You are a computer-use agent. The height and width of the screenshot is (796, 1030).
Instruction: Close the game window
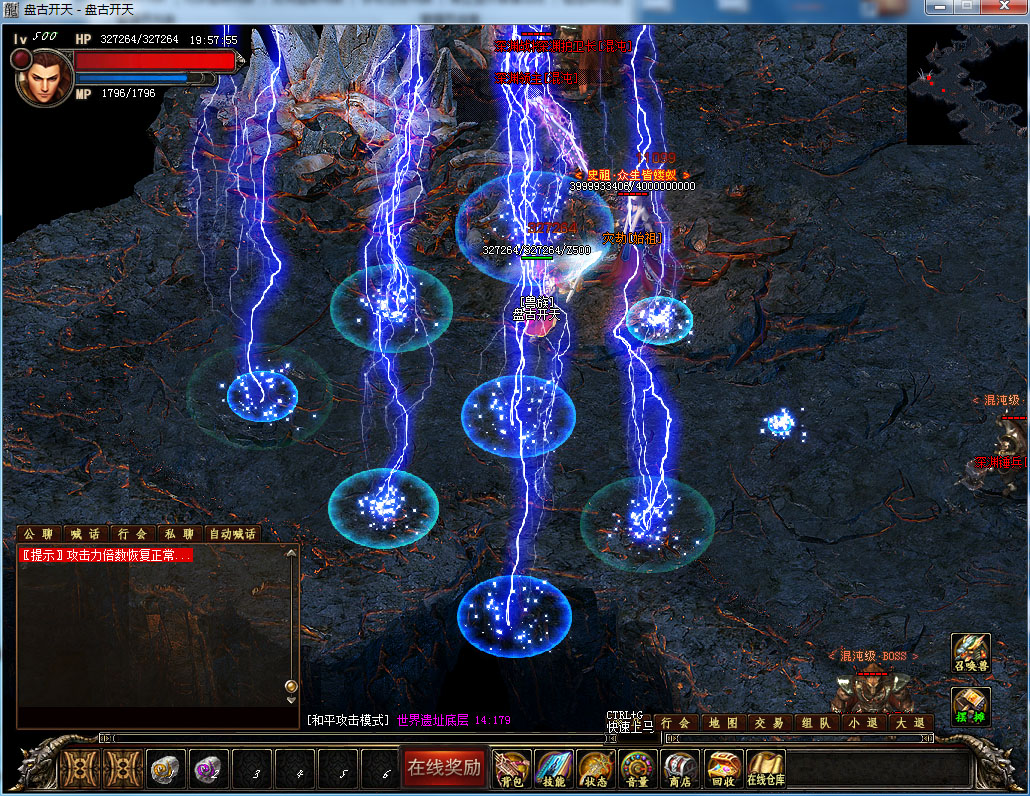click(1004, 8)
